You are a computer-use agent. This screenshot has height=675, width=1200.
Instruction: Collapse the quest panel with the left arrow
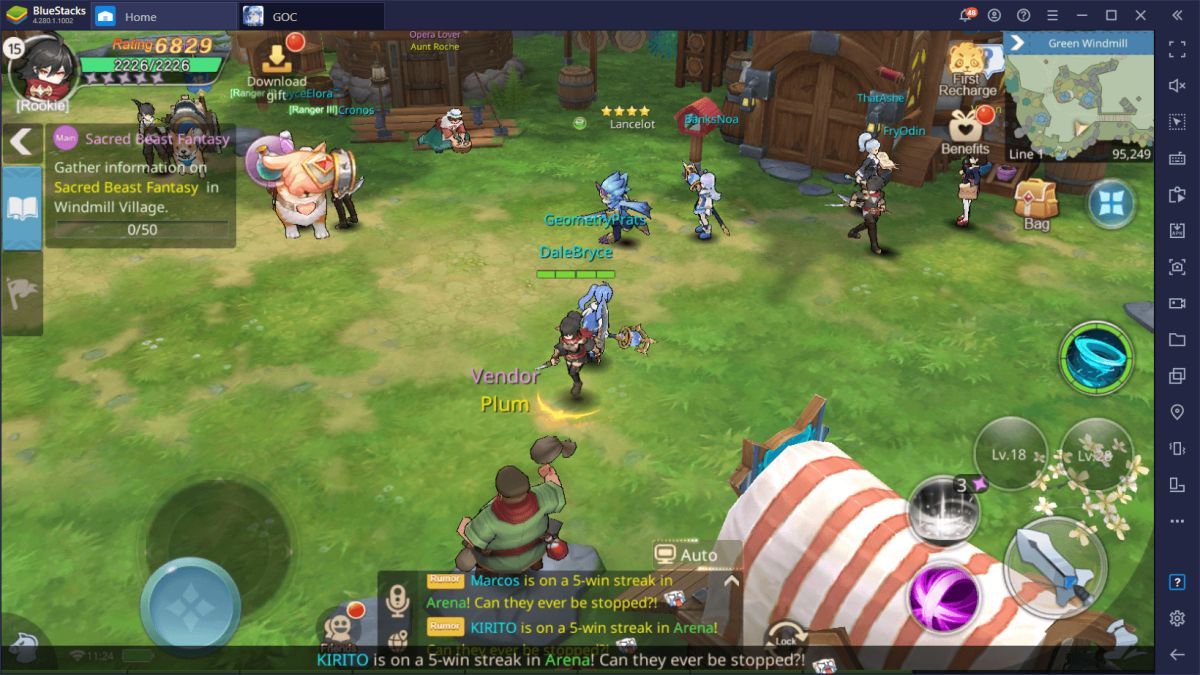[x=21, y=141]
